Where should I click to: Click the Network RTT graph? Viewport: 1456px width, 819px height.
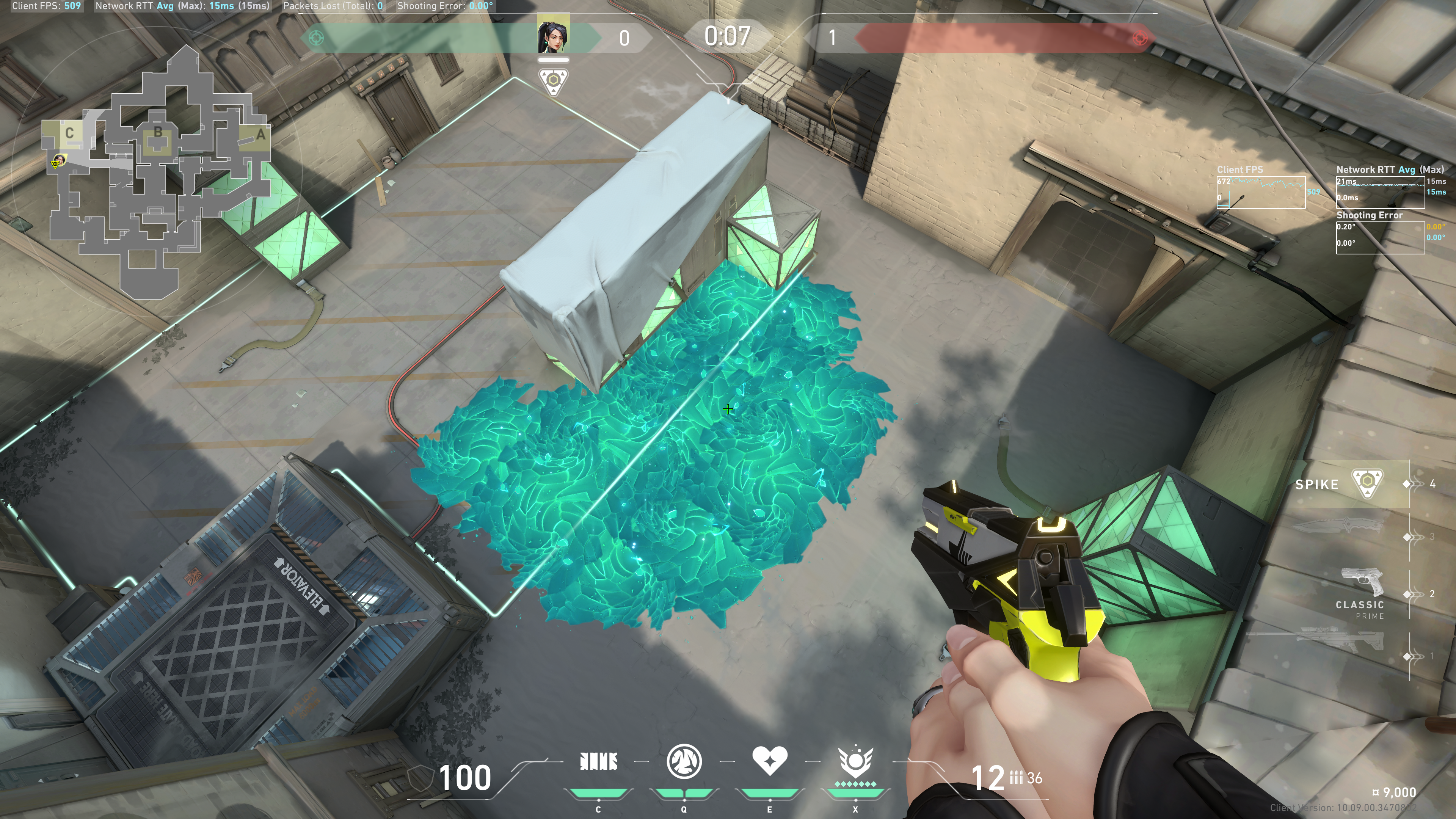click(x=1380, y=191)
